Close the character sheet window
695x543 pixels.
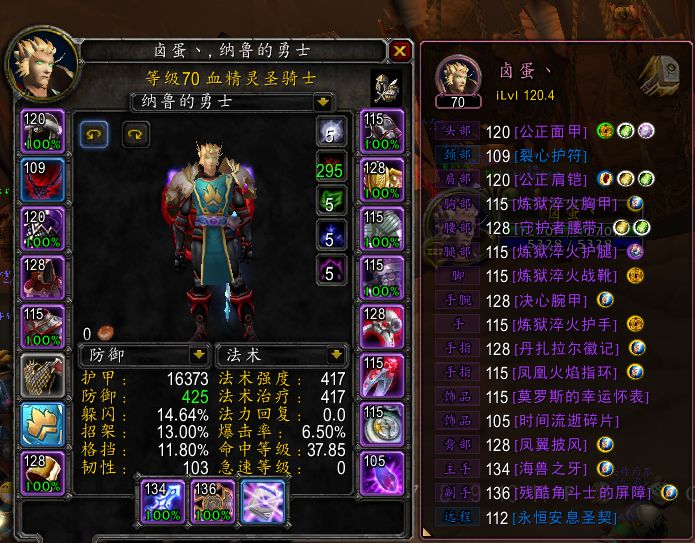point(400,51)
